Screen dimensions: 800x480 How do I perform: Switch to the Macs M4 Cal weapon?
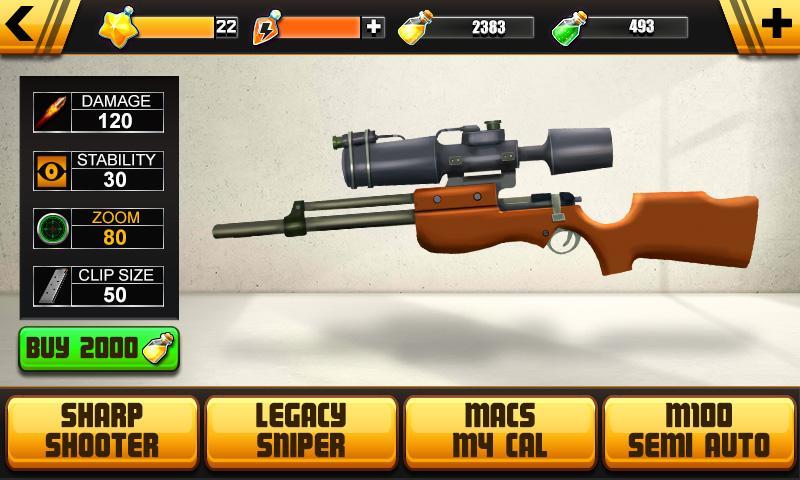[x=500, y=430]
